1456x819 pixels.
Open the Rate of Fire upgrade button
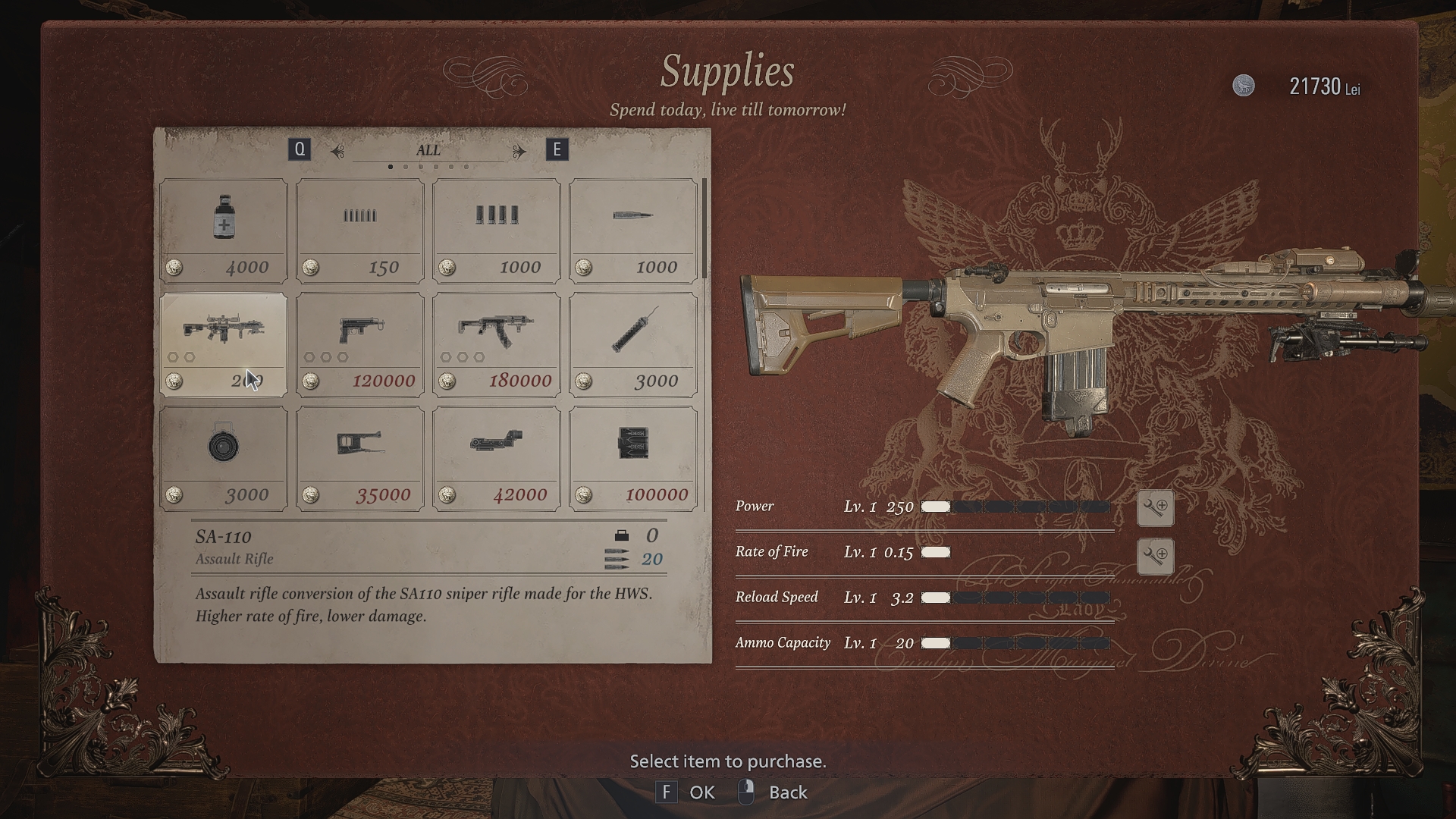[x=1155, y=556]
